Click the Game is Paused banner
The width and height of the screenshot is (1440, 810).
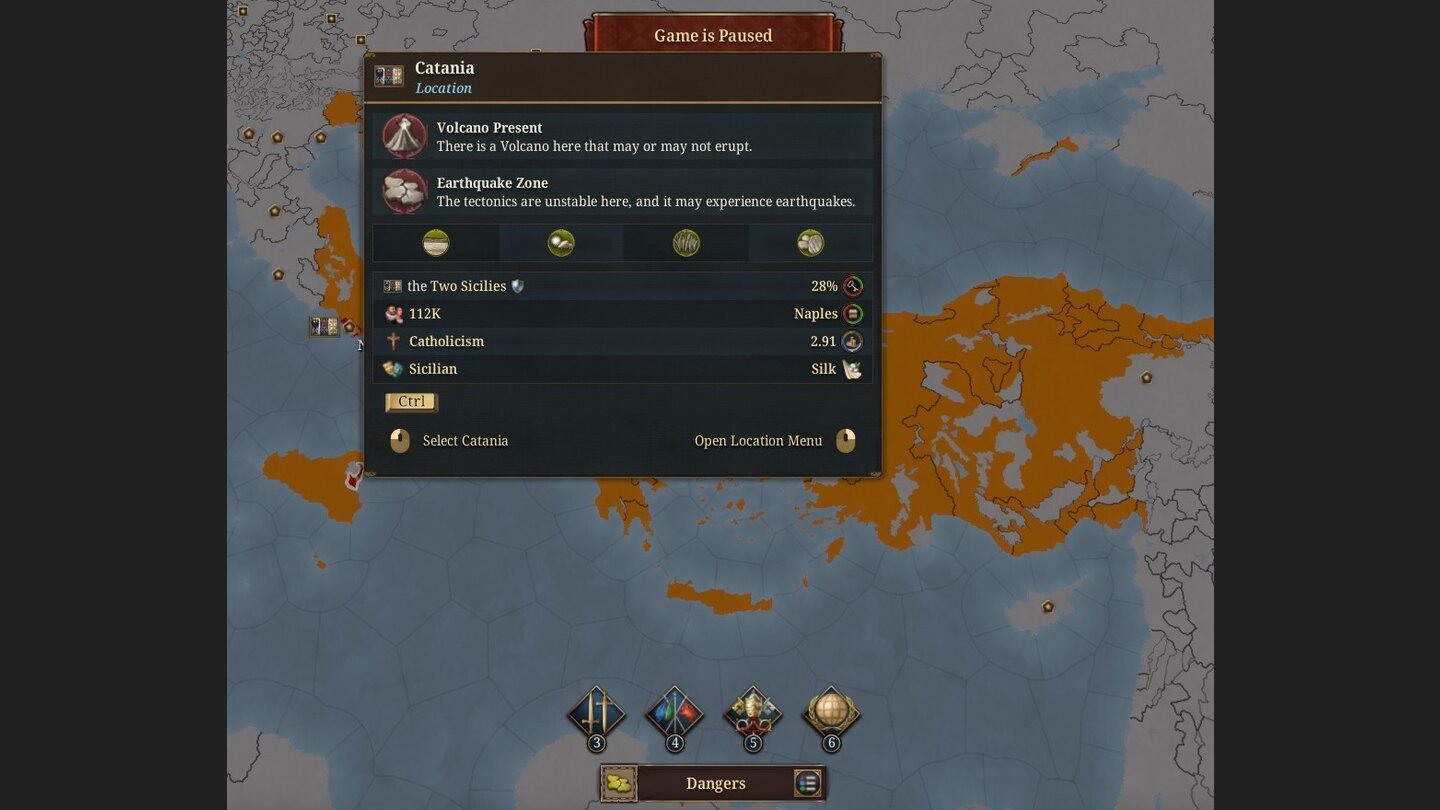point(712,35)
